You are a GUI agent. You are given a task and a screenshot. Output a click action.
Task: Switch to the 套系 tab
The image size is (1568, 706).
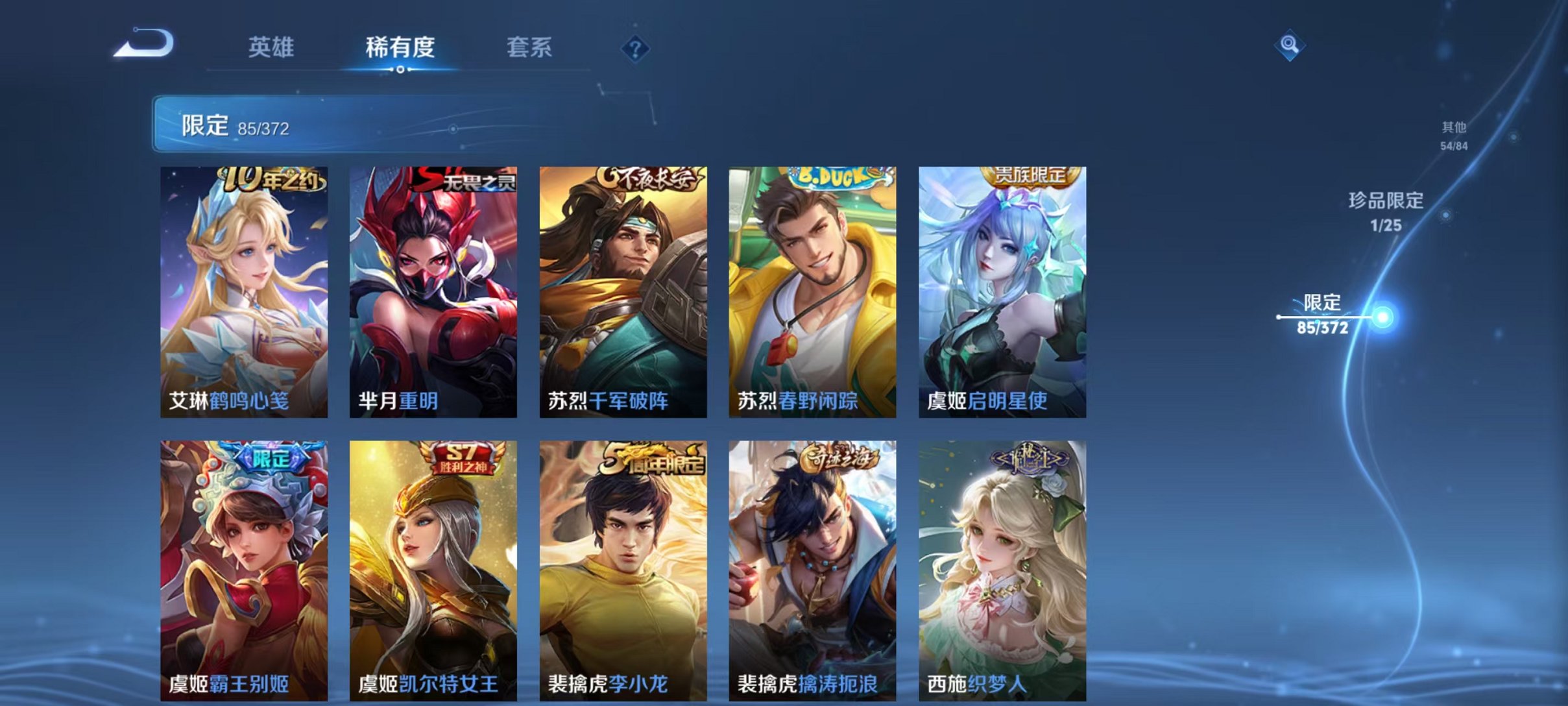pyautogui.click(x=529, y=47)
